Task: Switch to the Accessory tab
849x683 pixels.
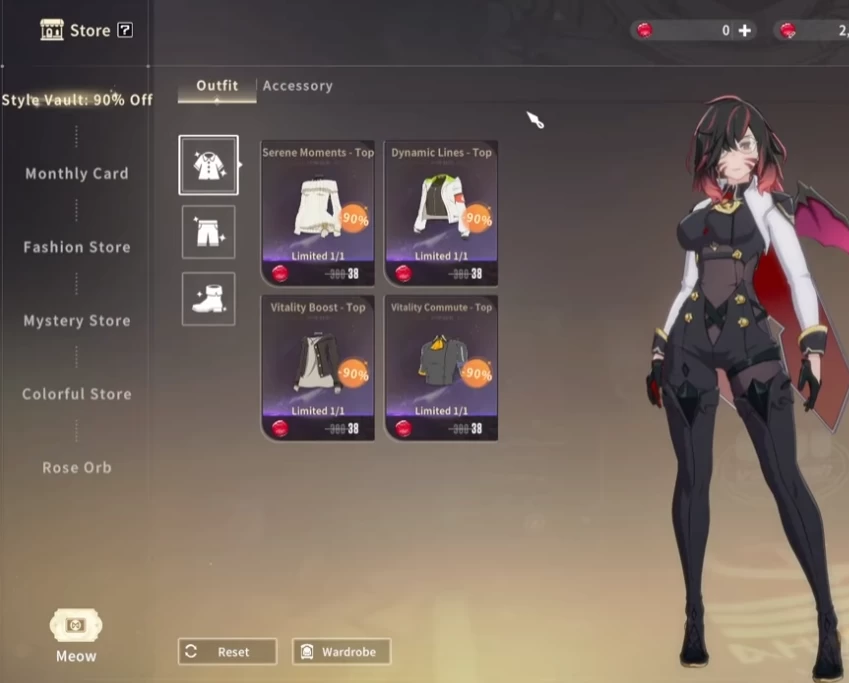Action: [x=297, y=86]
